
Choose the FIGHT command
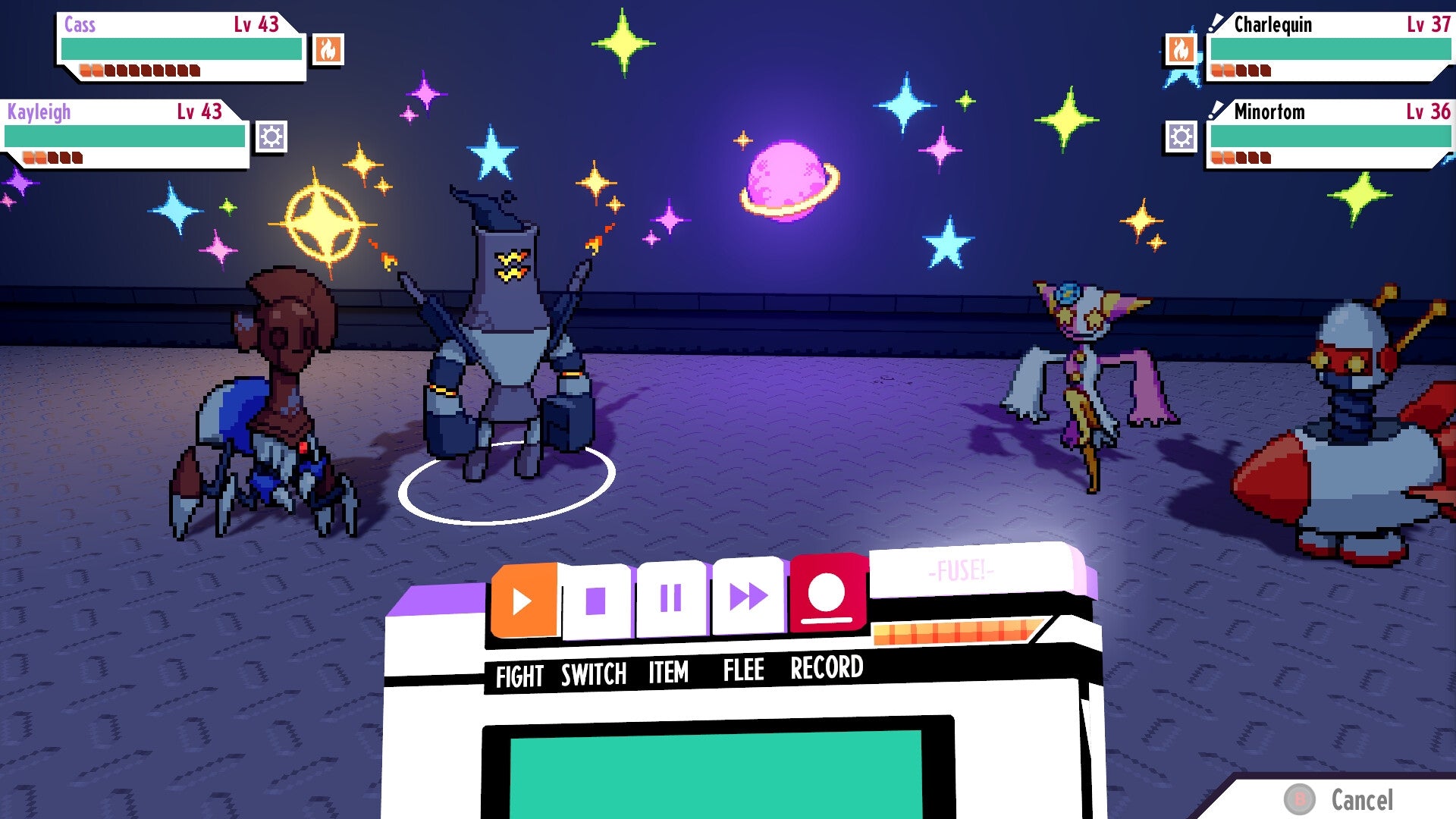[520, 672]
